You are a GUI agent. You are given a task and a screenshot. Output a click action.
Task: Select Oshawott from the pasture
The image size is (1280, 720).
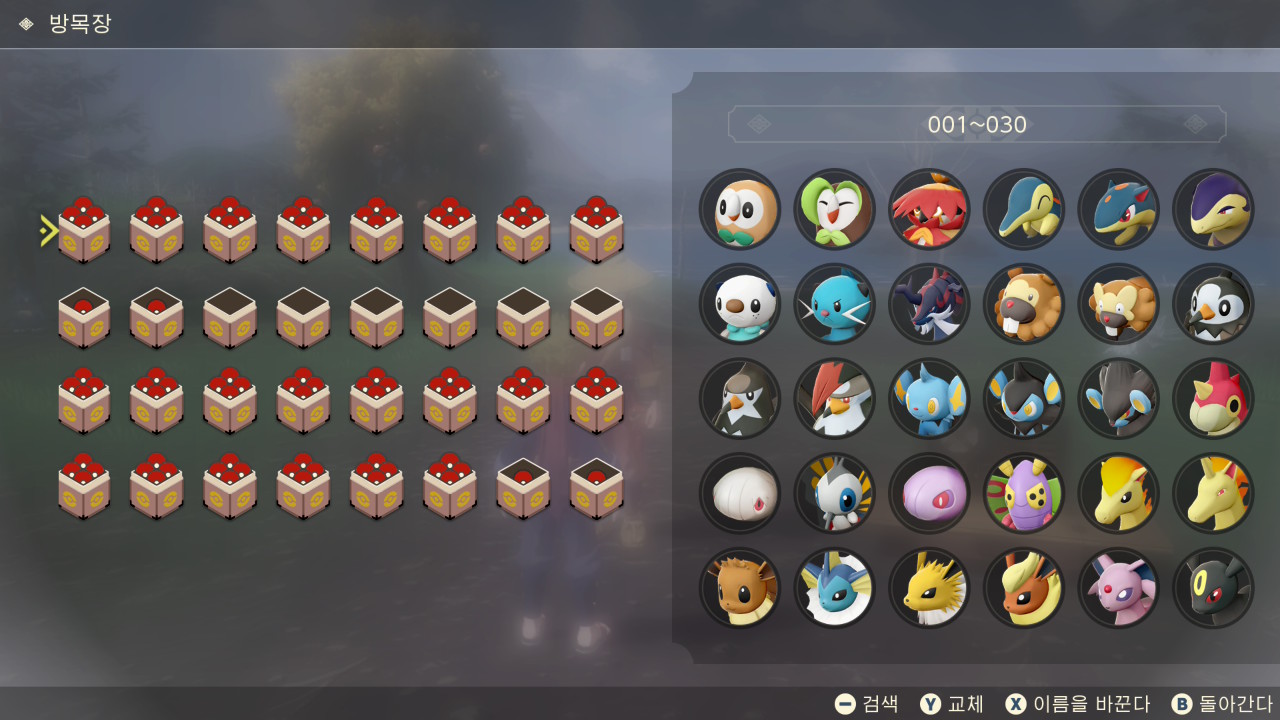click(x=740, y=304)
